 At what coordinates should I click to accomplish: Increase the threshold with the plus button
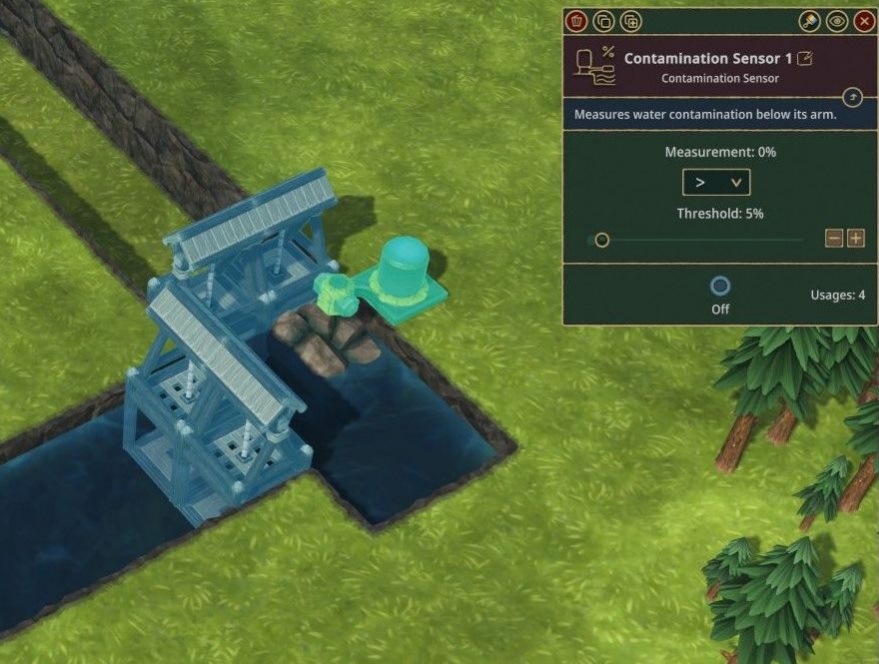point(856,238)
